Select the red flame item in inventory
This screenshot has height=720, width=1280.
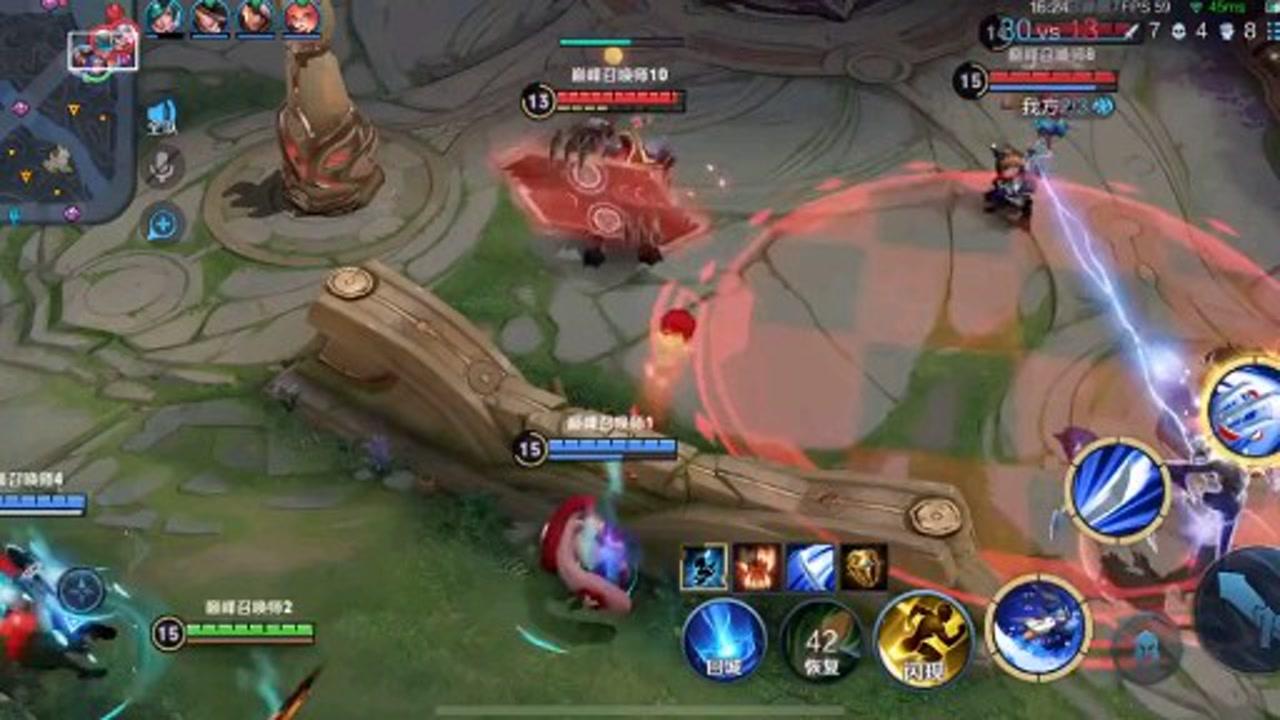(757, 567)
